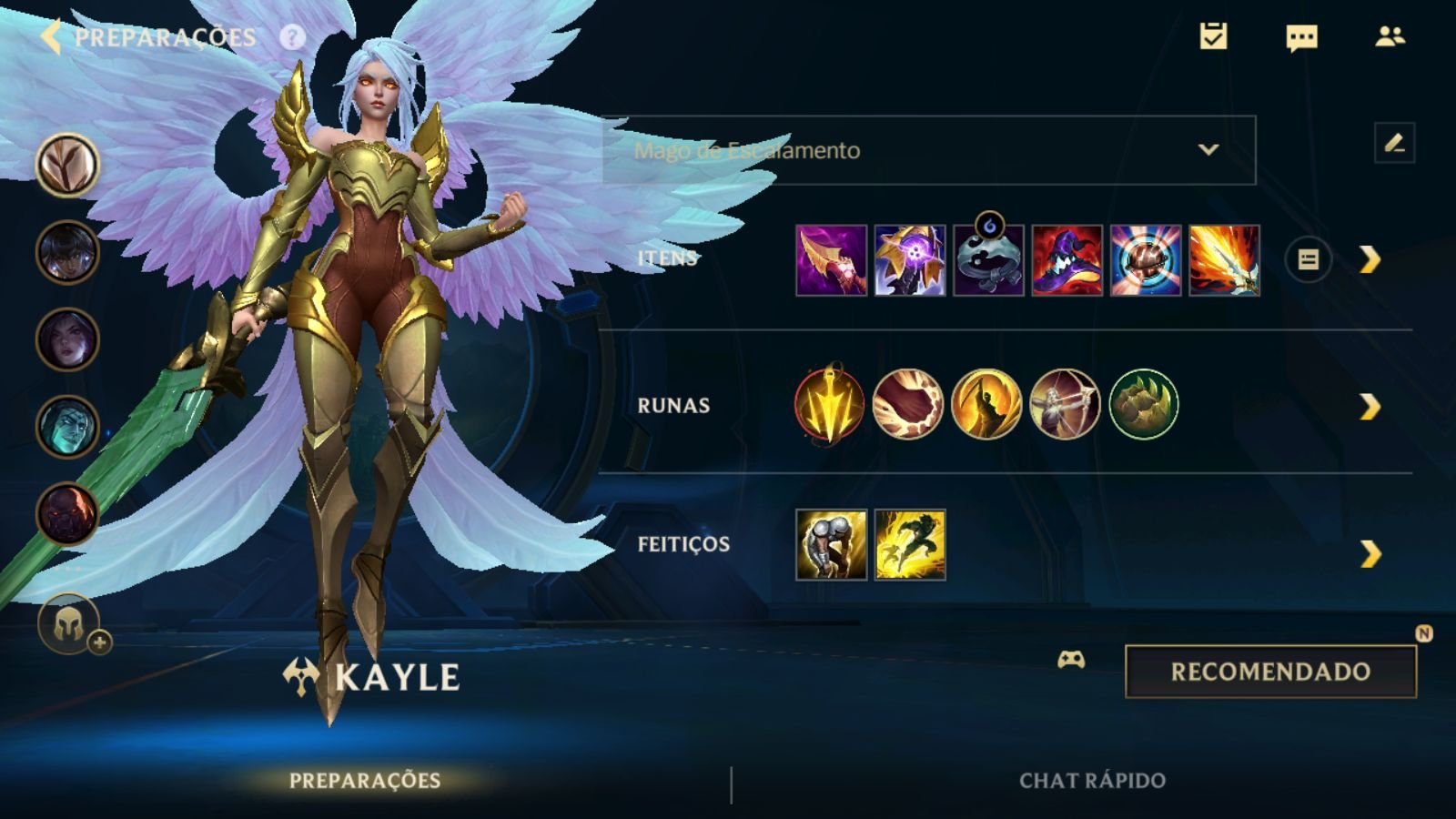Select the keystone rune with golden arrows
The height and width of the screenshot is (819, 1456).
[x=829, y=405]
